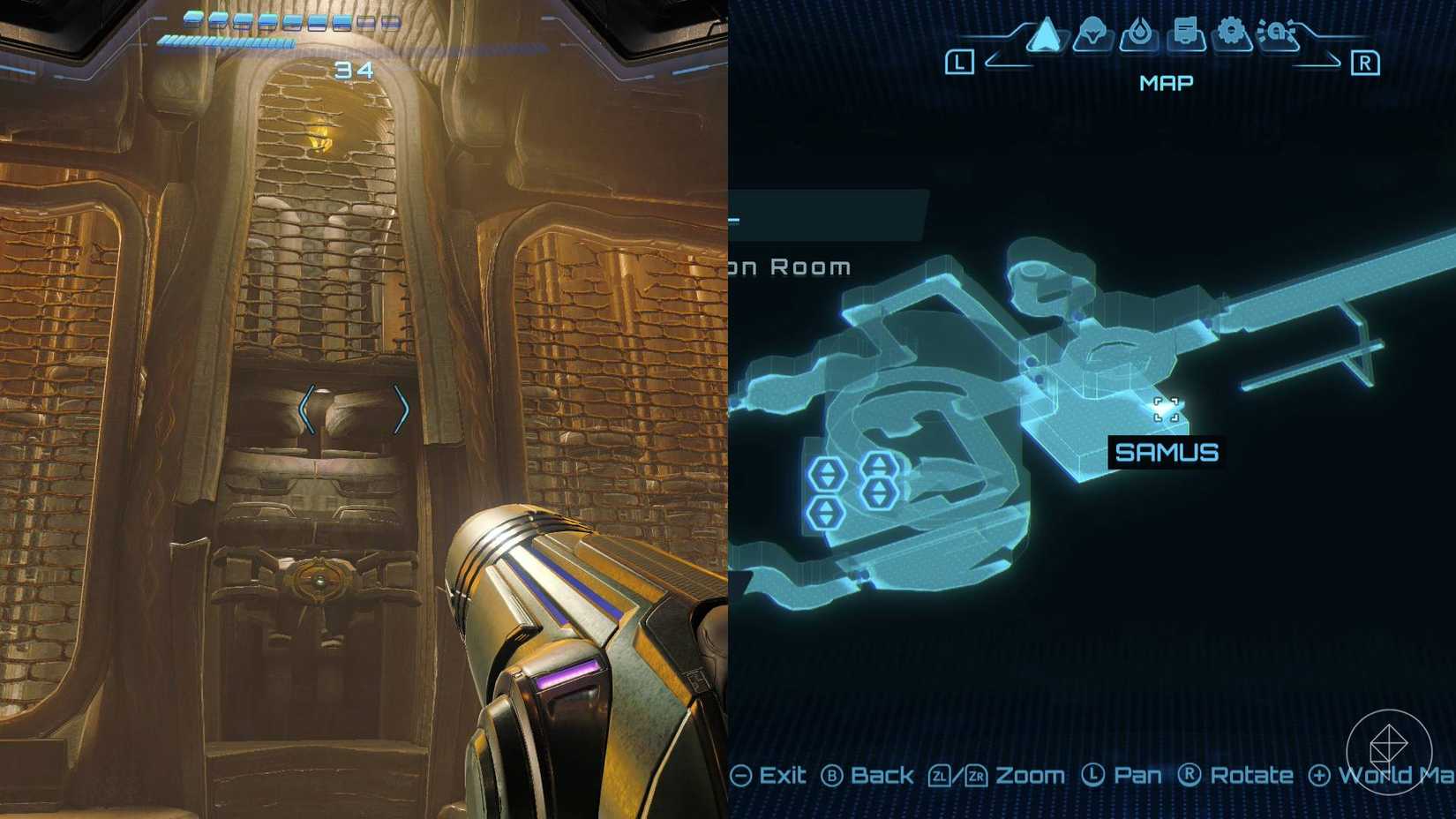Click the R shoulder tab switcher
Viewport: 1456px width, 819px height.
(1365, 62)
